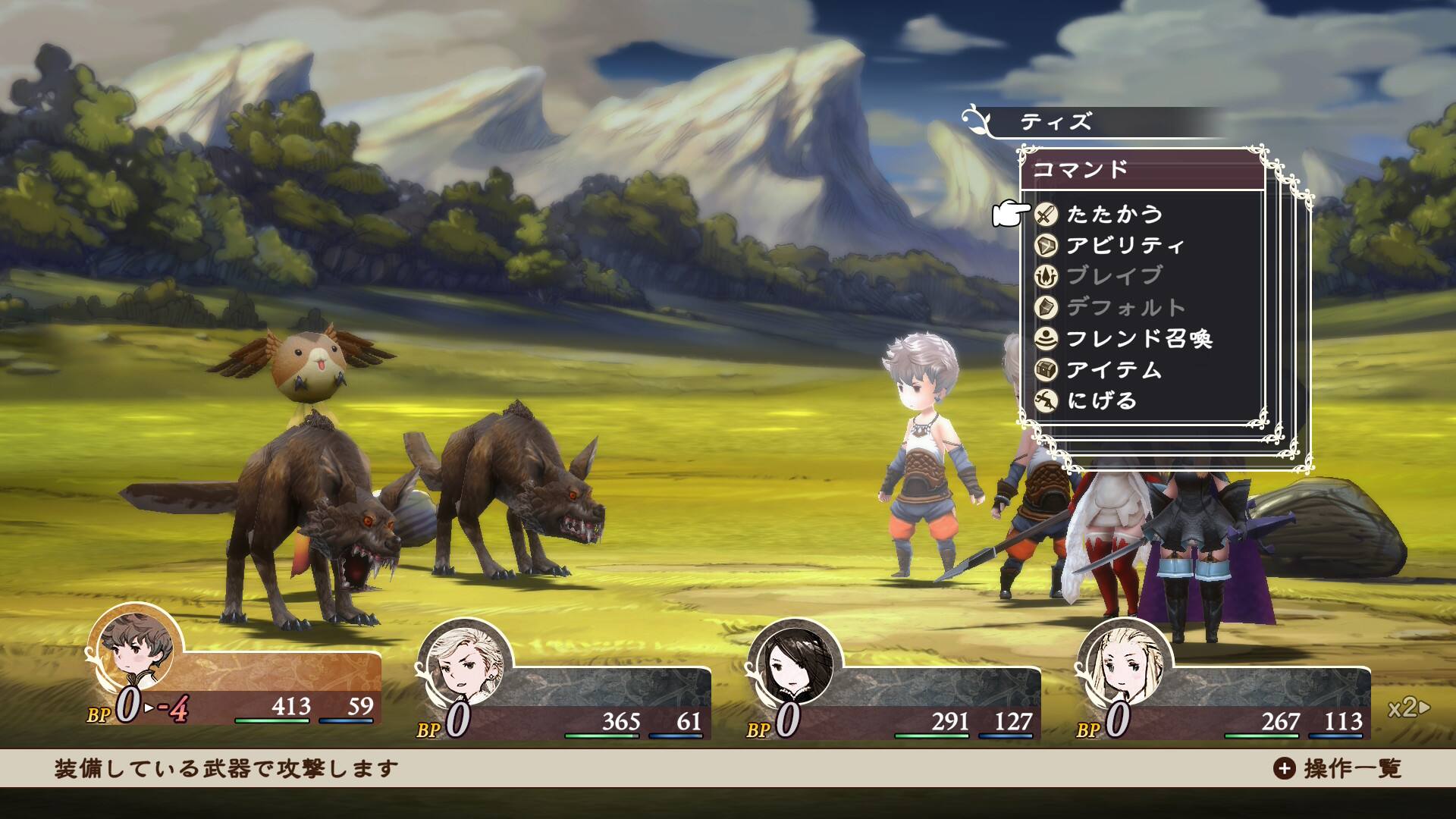Choose the ブレイブ brave command
The width and height of the screenshot is (1456, 819).
[x=1113, y=276]
